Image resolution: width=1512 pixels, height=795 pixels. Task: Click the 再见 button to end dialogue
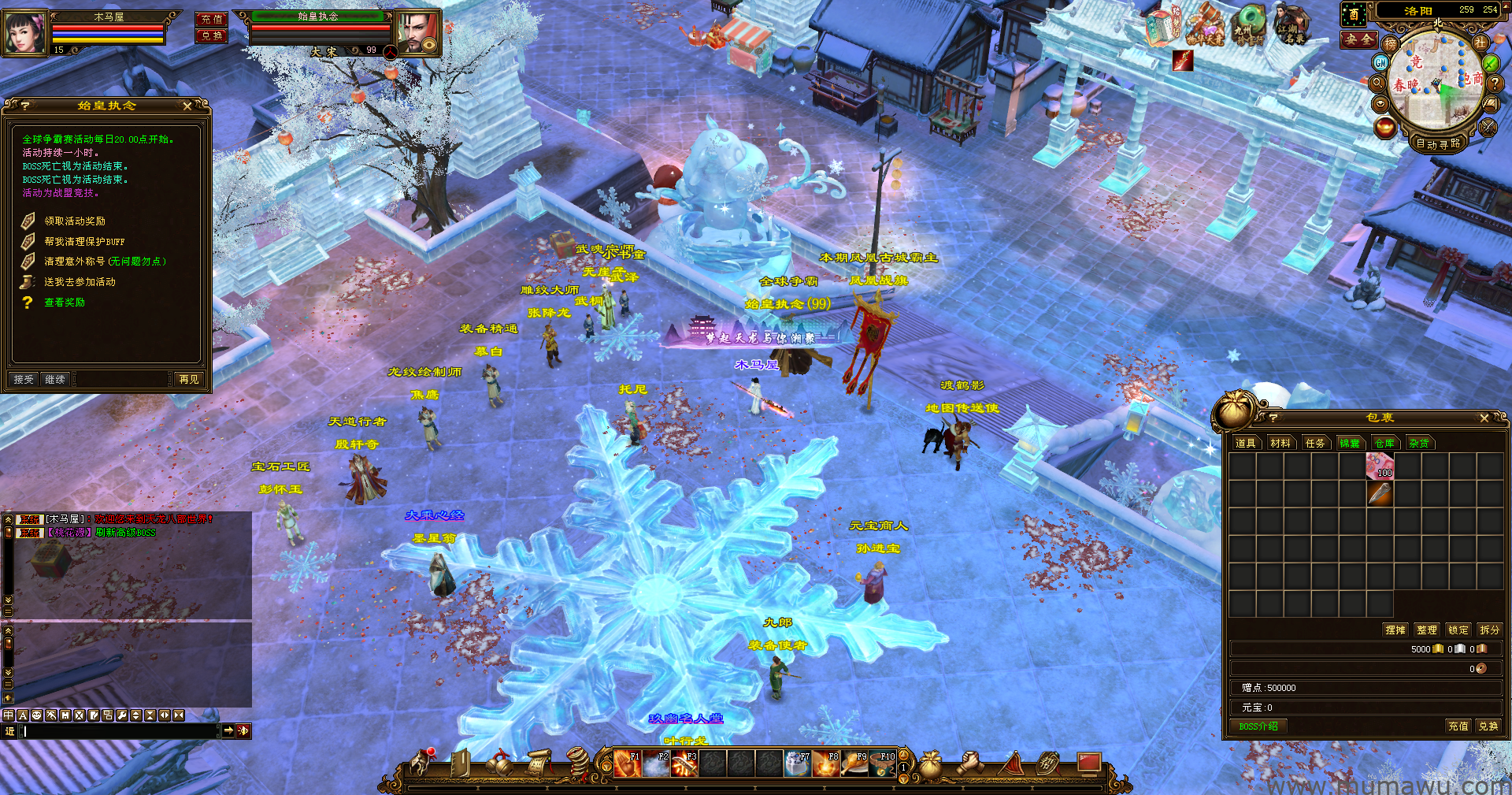189,379
